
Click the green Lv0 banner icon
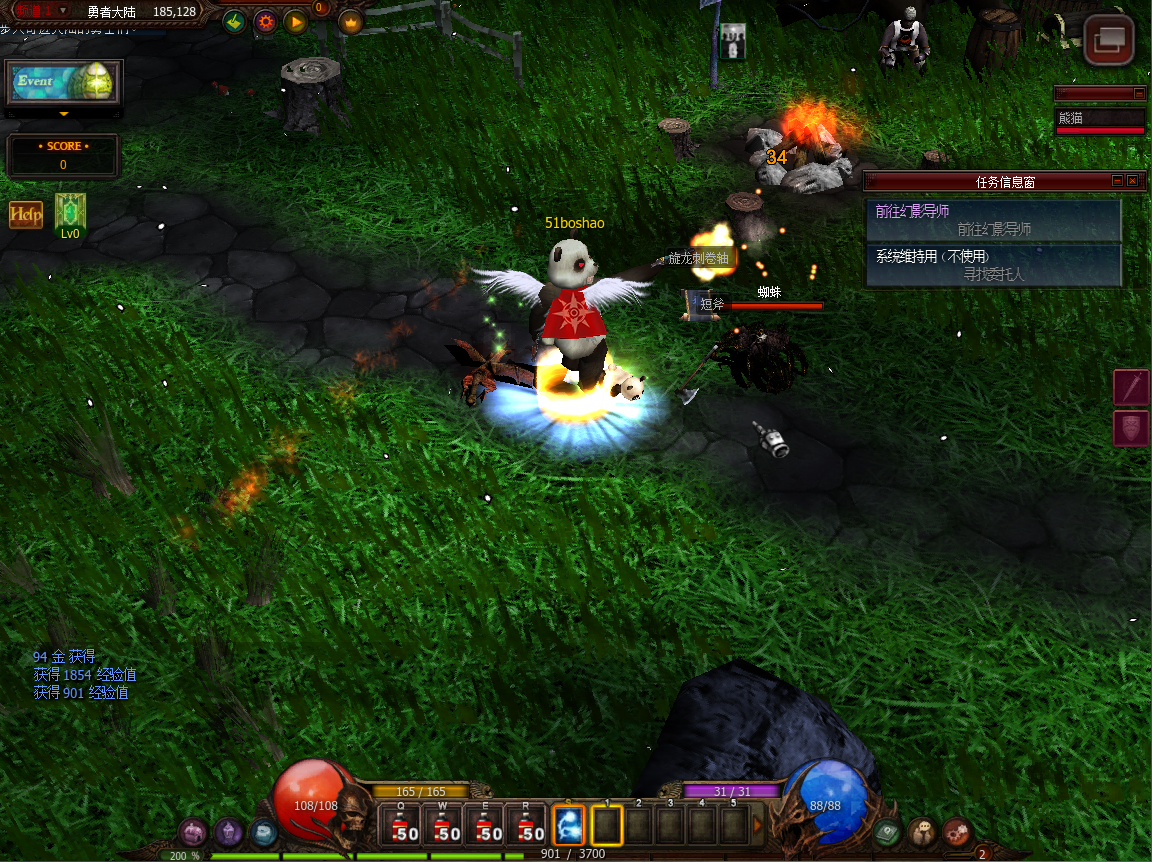click(x=70, y=214)
